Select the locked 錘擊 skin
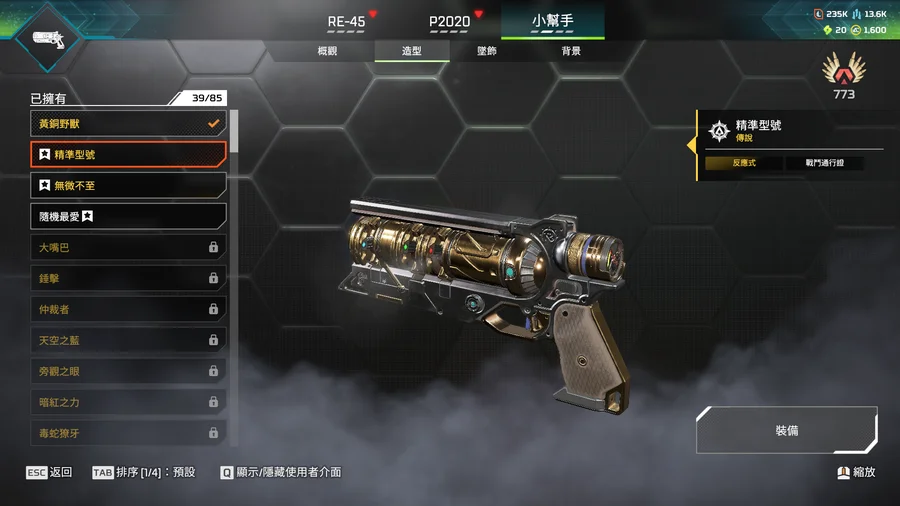 coord(128,278)
